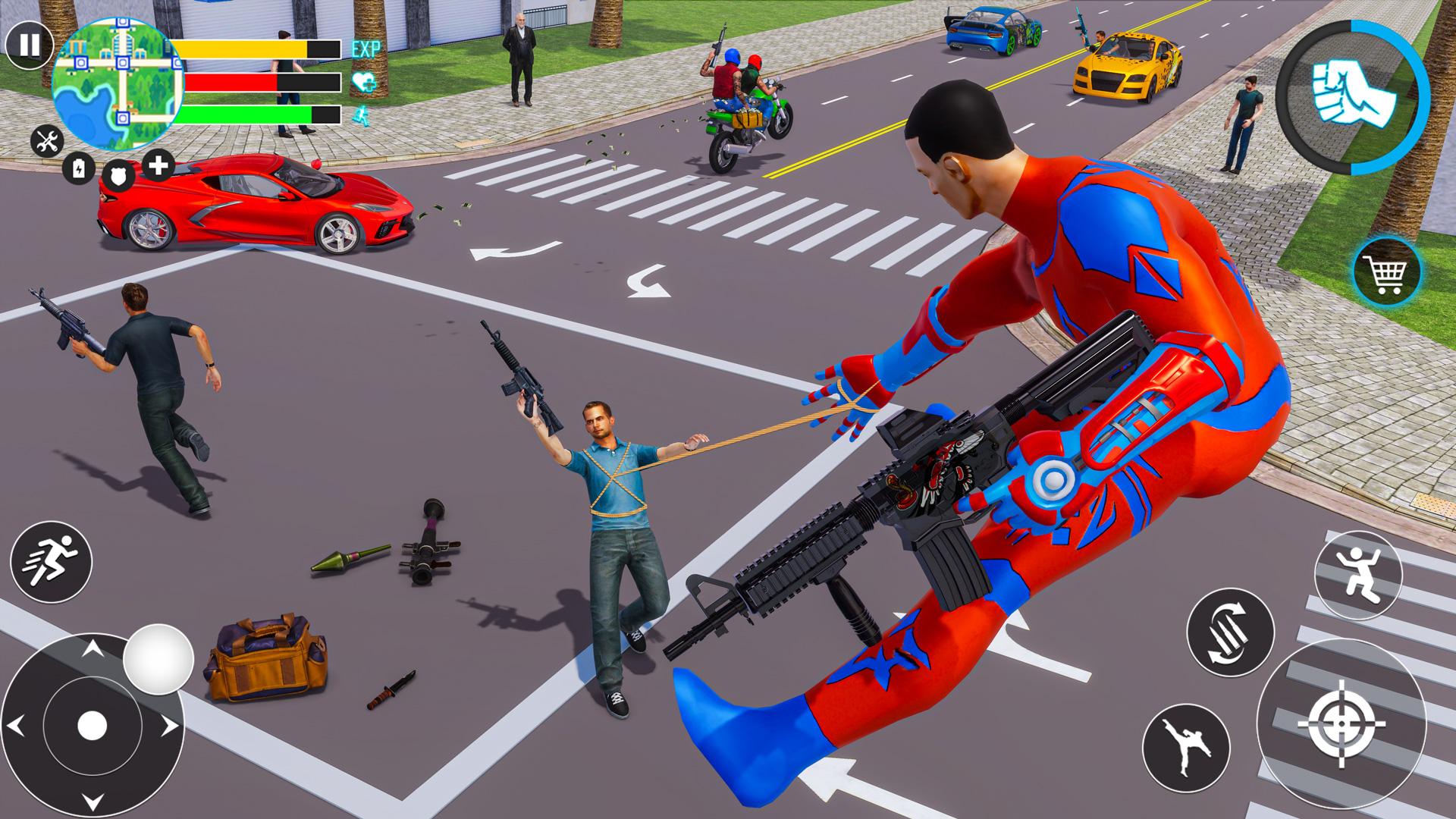
Task: Open the circular city minimap
Action: [x=118, y=80]
